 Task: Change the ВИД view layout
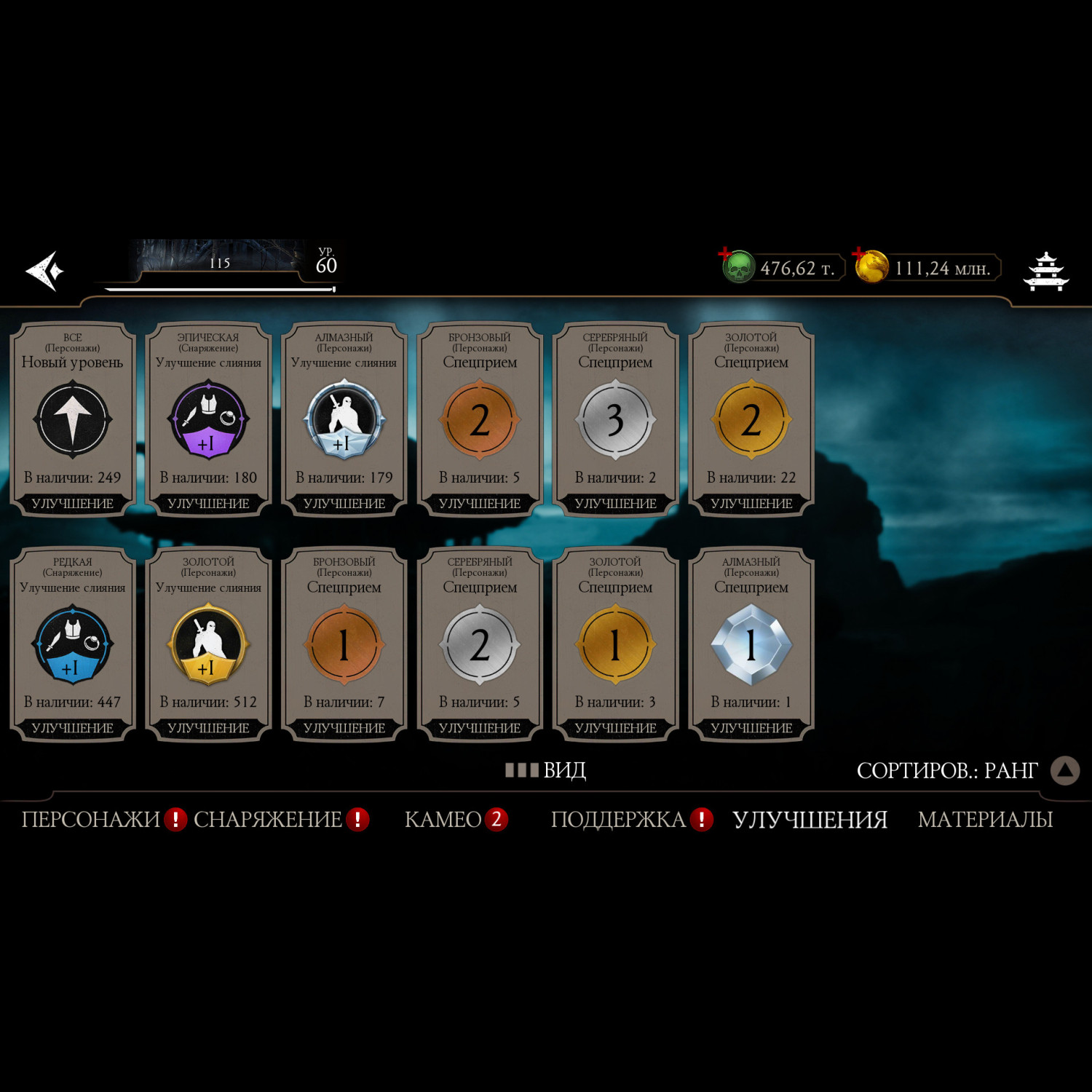pos(546,770)
